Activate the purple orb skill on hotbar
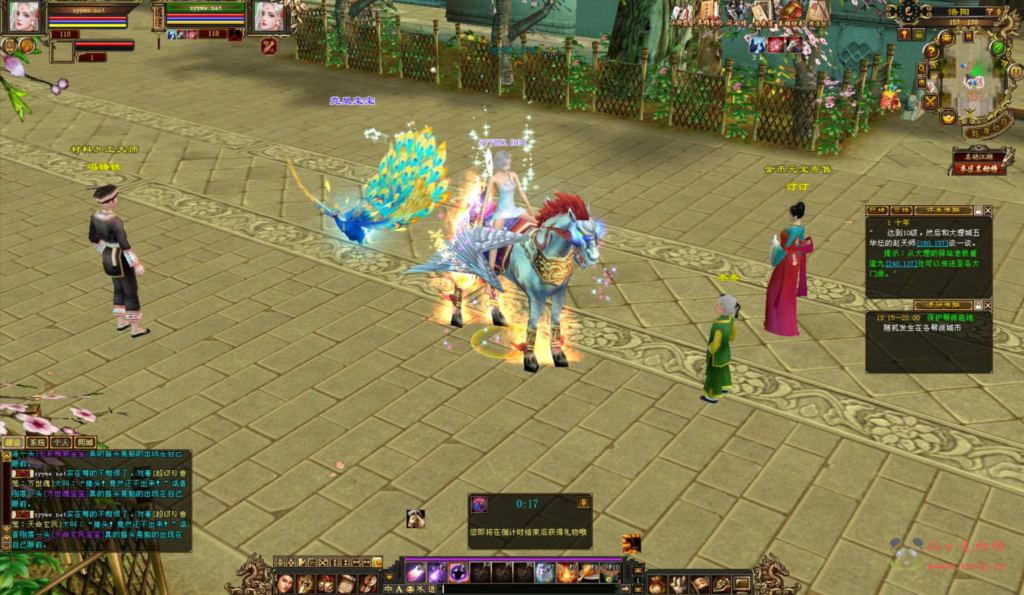Image resolution: width=1024 pixels, height=595 pixels. tap(458, 573)
